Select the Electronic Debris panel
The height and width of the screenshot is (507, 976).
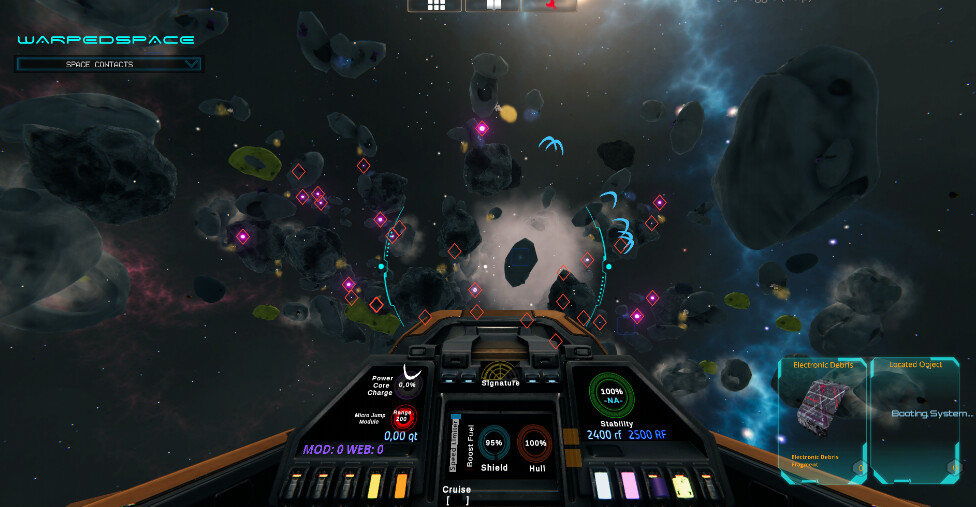tap(822, 418)
